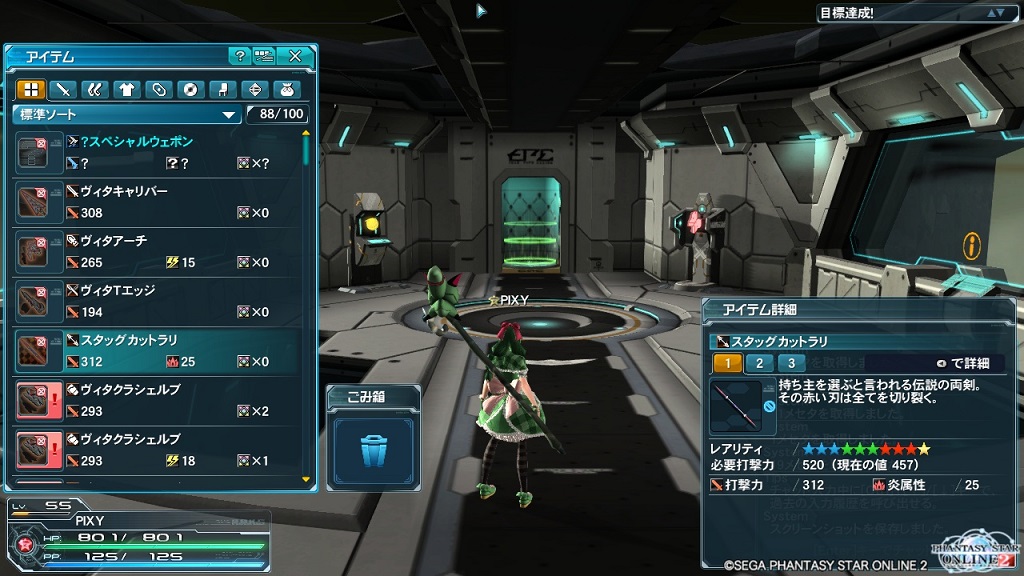Viewport: 1024px width, 576px height.
Task: Toggle the inventory display mode button
Action: tap(265, 57)
